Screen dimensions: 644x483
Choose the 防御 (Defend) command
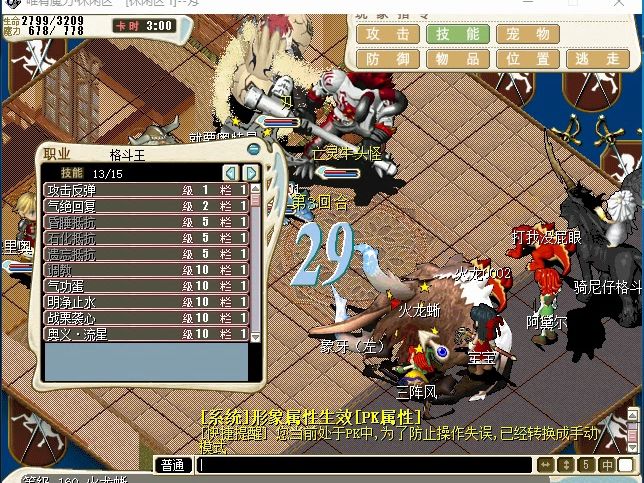pos(387,59)
